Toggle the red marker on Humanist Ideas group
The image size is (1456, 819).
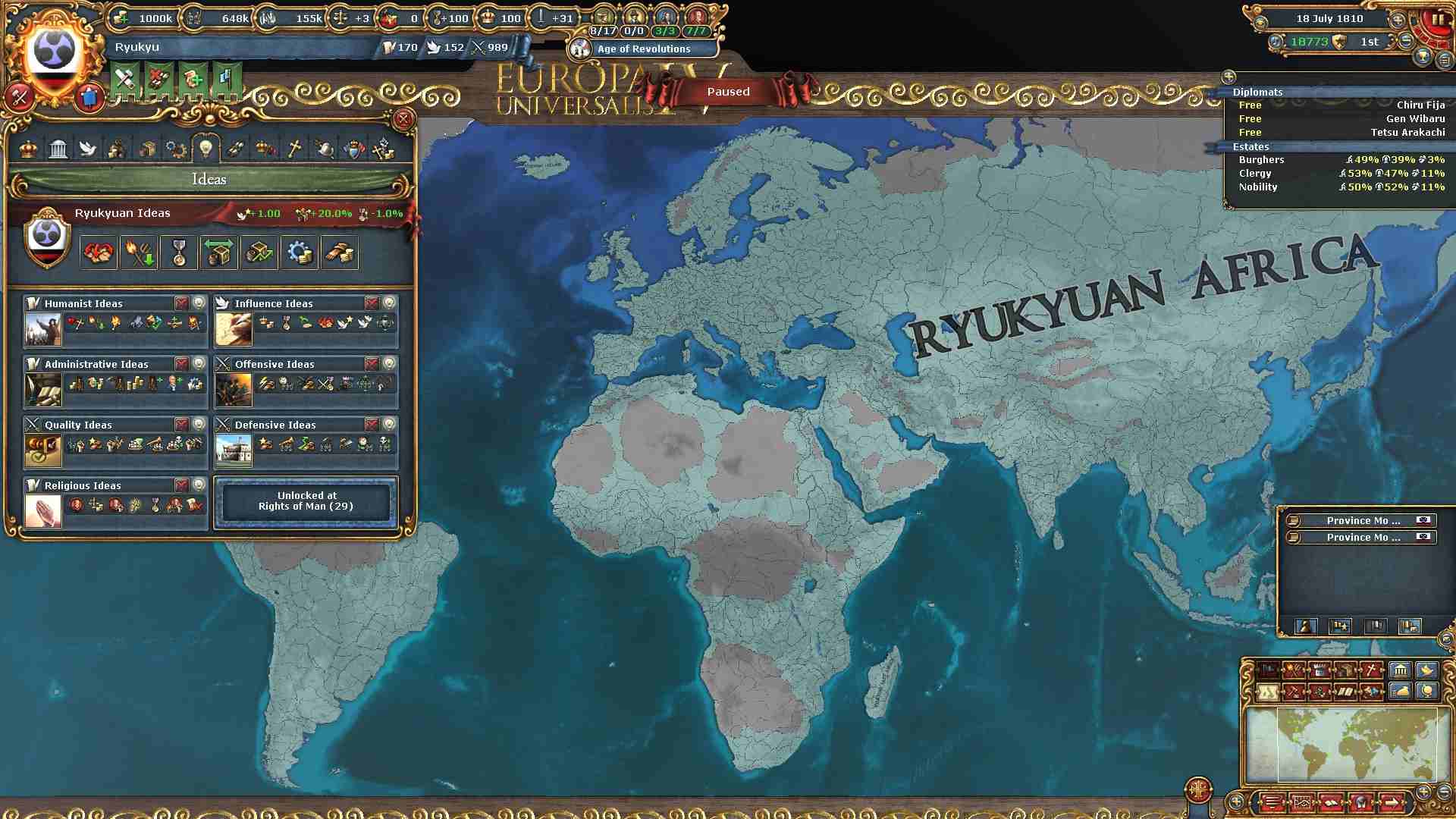(182, 303)
